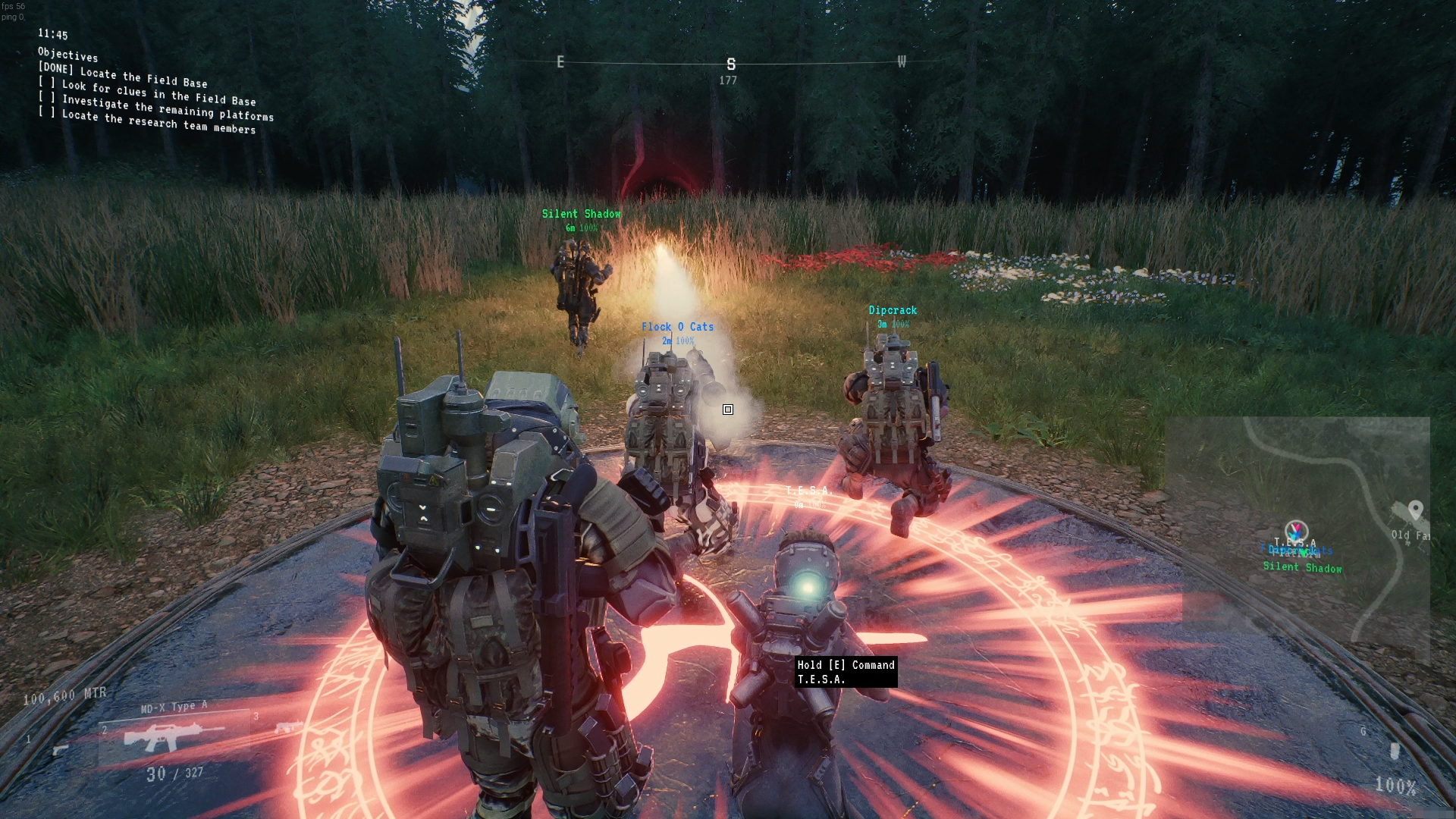Click the compass S heading marker
Viewport: 1456px width, 819px height.
click(x=731, y=64)
